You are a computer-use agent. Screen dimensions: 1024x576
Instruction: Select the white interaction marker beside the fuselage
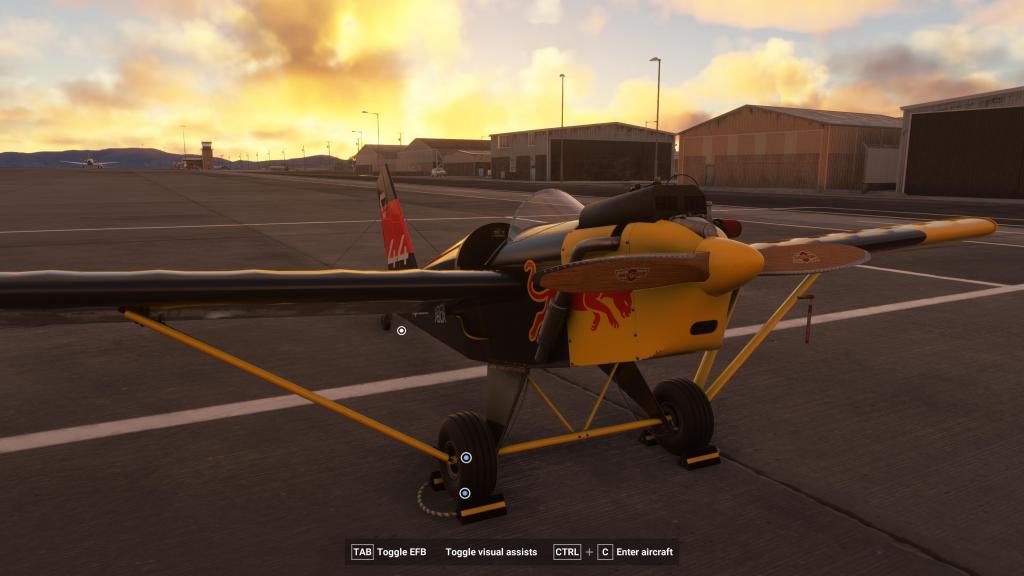click(401, 330)
